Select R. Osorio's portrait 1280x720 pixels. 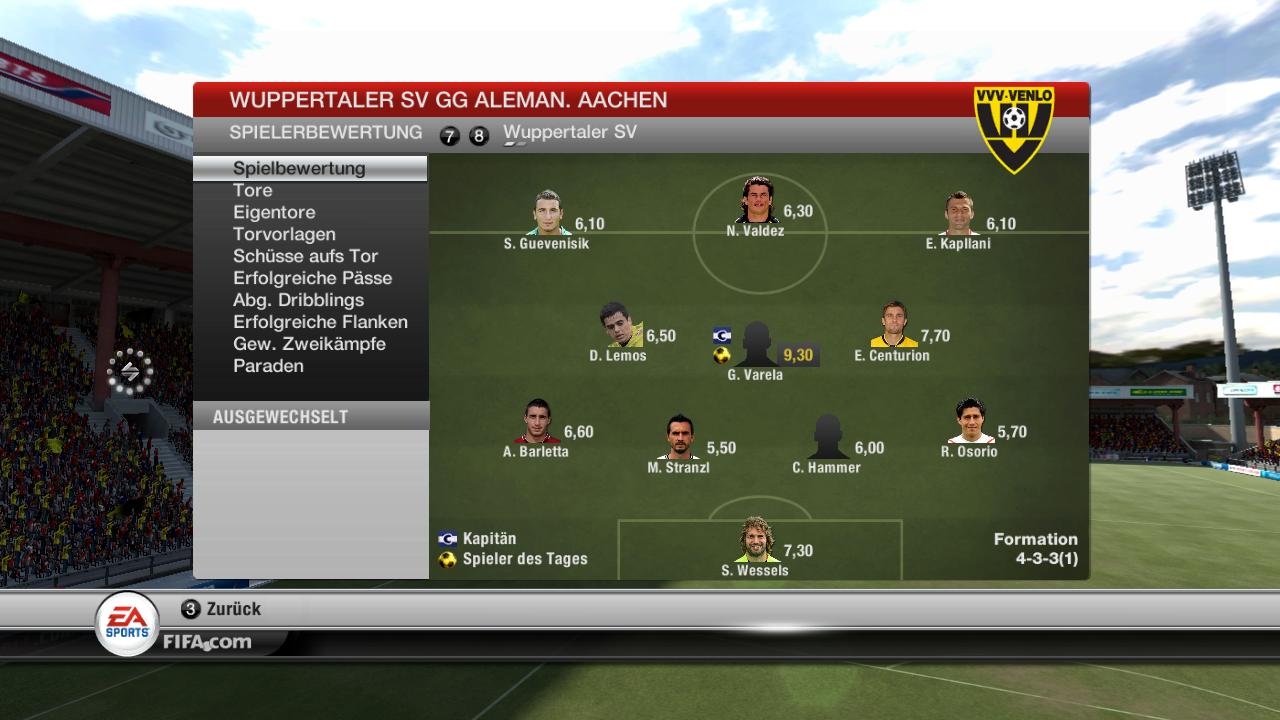pos(970,423)
